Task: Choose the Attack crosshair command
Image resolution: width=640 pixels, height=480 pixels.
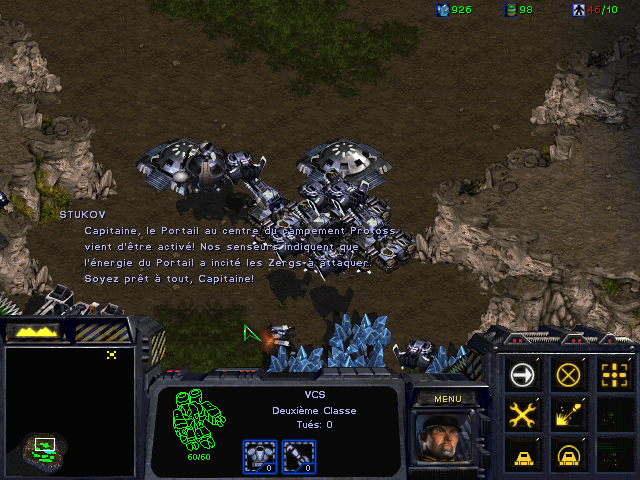Action: coord(613,375)
